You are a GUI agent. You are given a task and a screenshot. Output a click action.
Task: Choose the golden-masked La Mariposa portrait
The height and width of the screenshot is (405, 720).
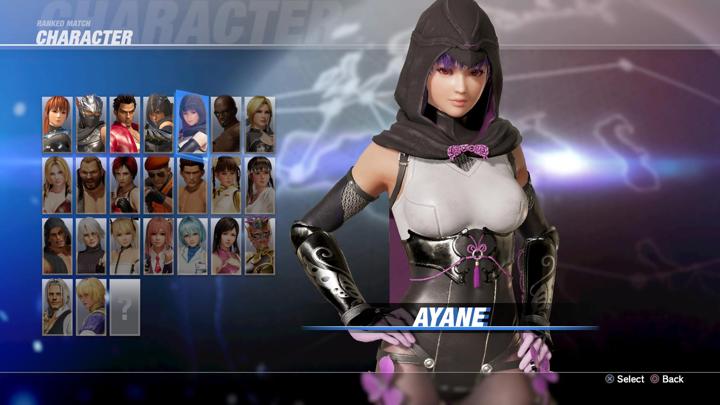point(260,246)
